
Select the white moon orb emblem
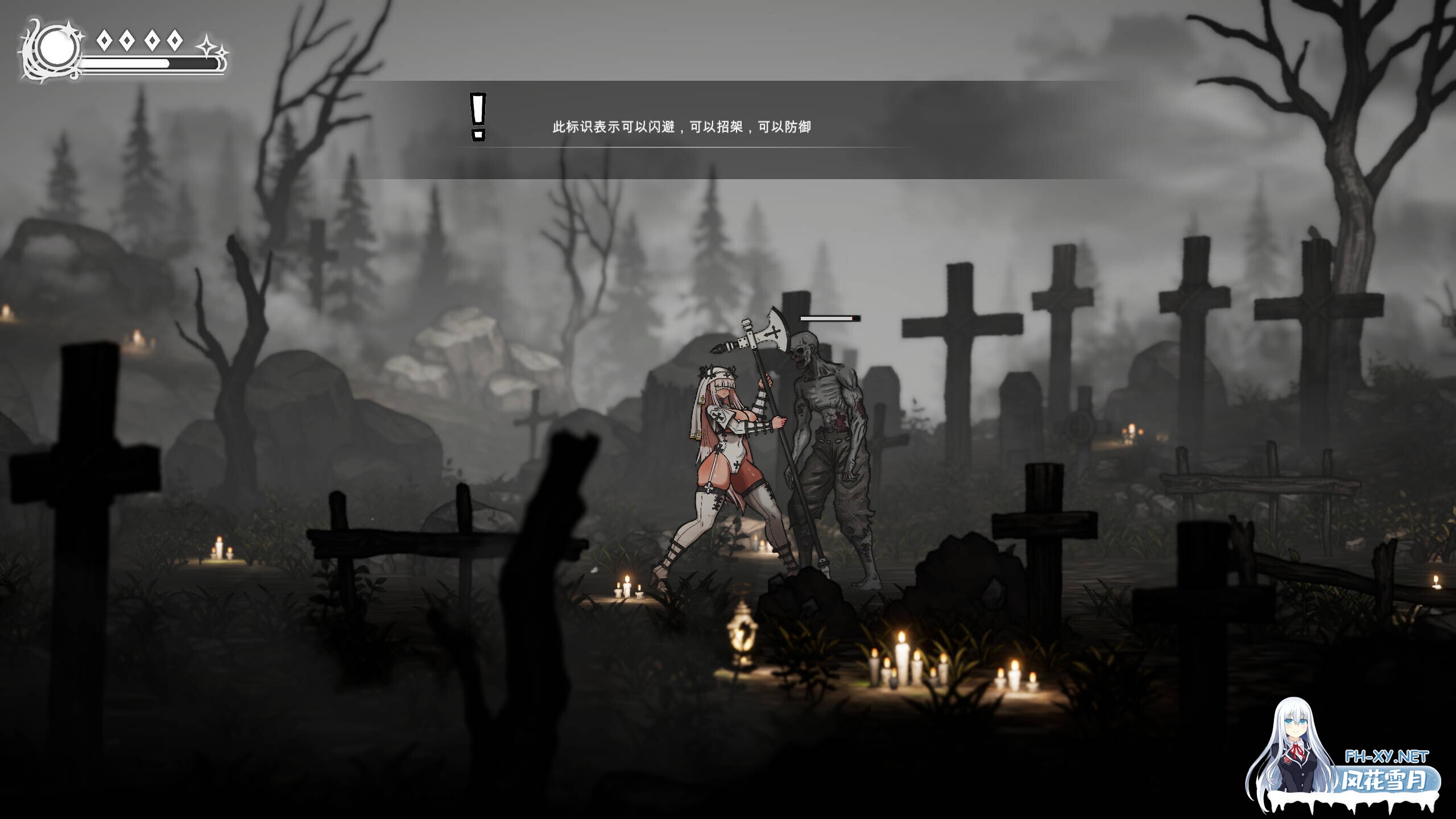56,48
